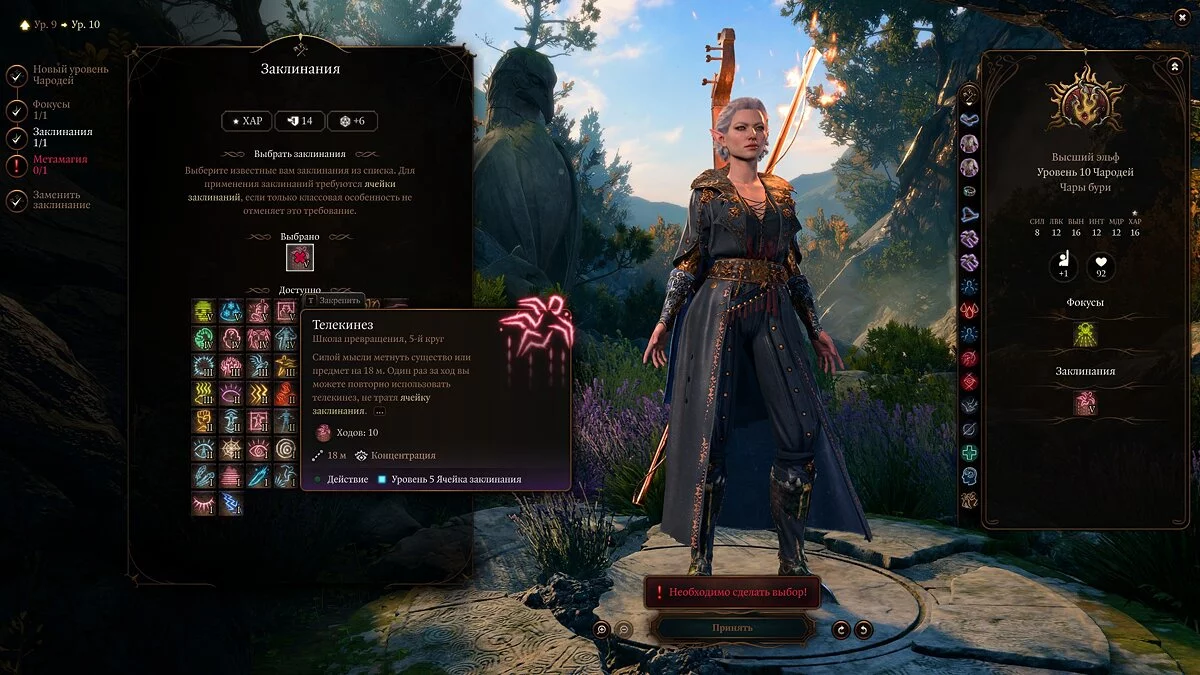Choose the blue lightning bolt spell
Screen dimensions: 1200x675
tap(231, 503)
